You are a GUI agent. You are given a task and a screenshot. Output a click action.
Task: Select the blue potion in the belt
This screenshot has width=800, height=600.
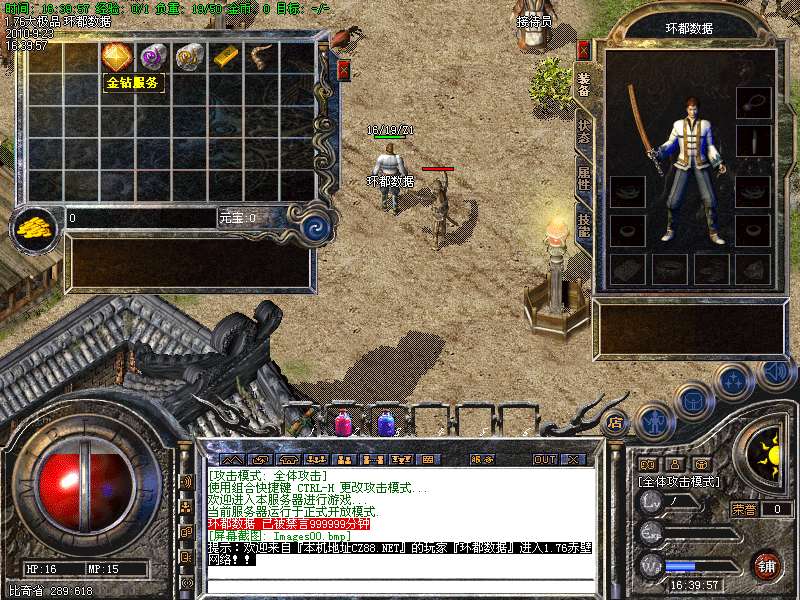tap(386, 423)
